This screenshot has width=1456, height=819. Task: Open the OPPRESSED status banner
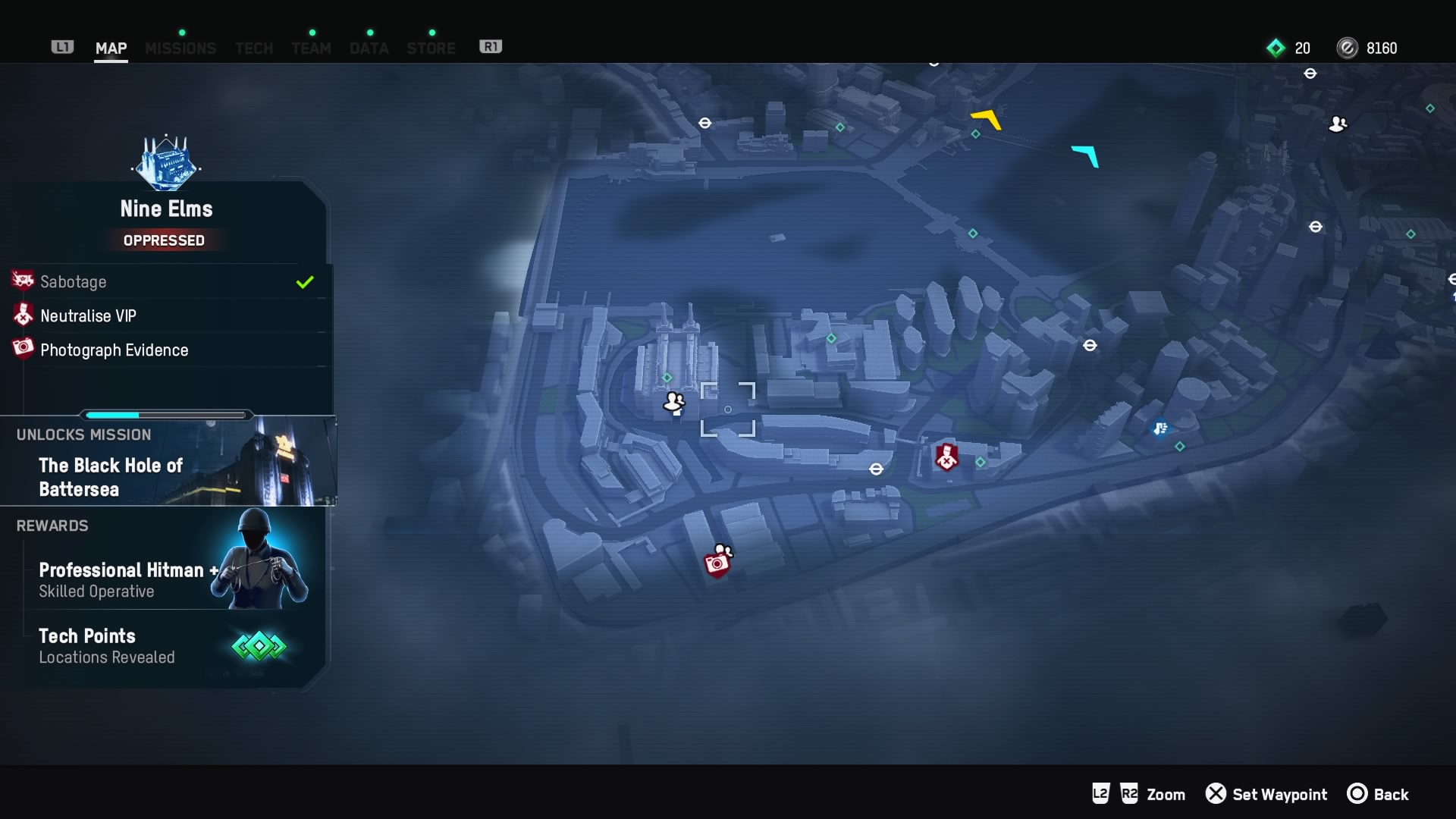164,240
